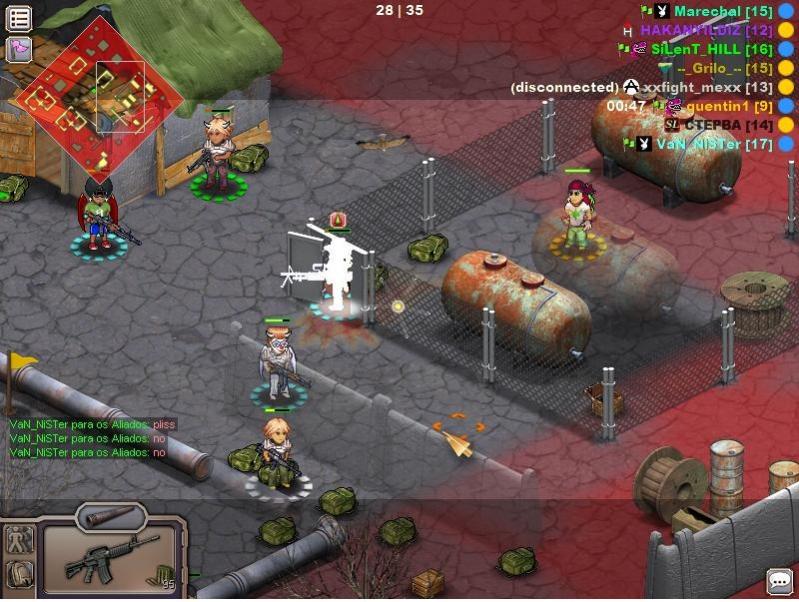Select player HAKANYILDIZ in the list

pos(706,30)
